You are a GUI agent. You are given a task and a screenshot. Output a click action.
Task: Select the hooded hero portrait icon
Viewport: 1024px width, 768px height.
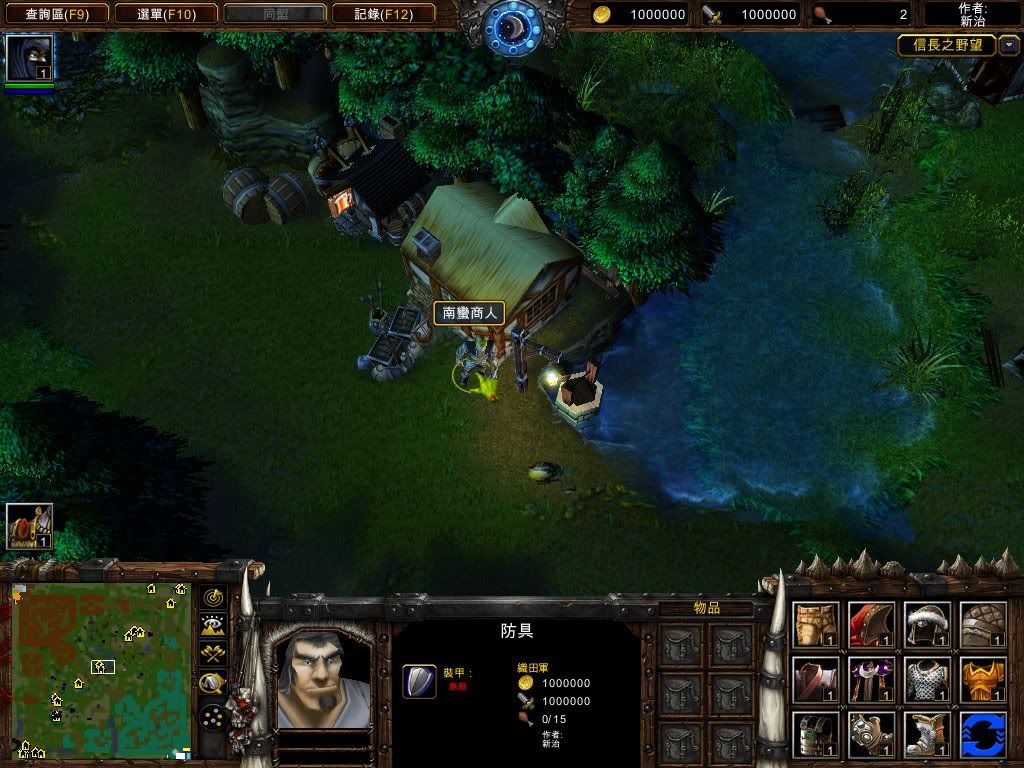pyautogui.click(x=29, y=58)
